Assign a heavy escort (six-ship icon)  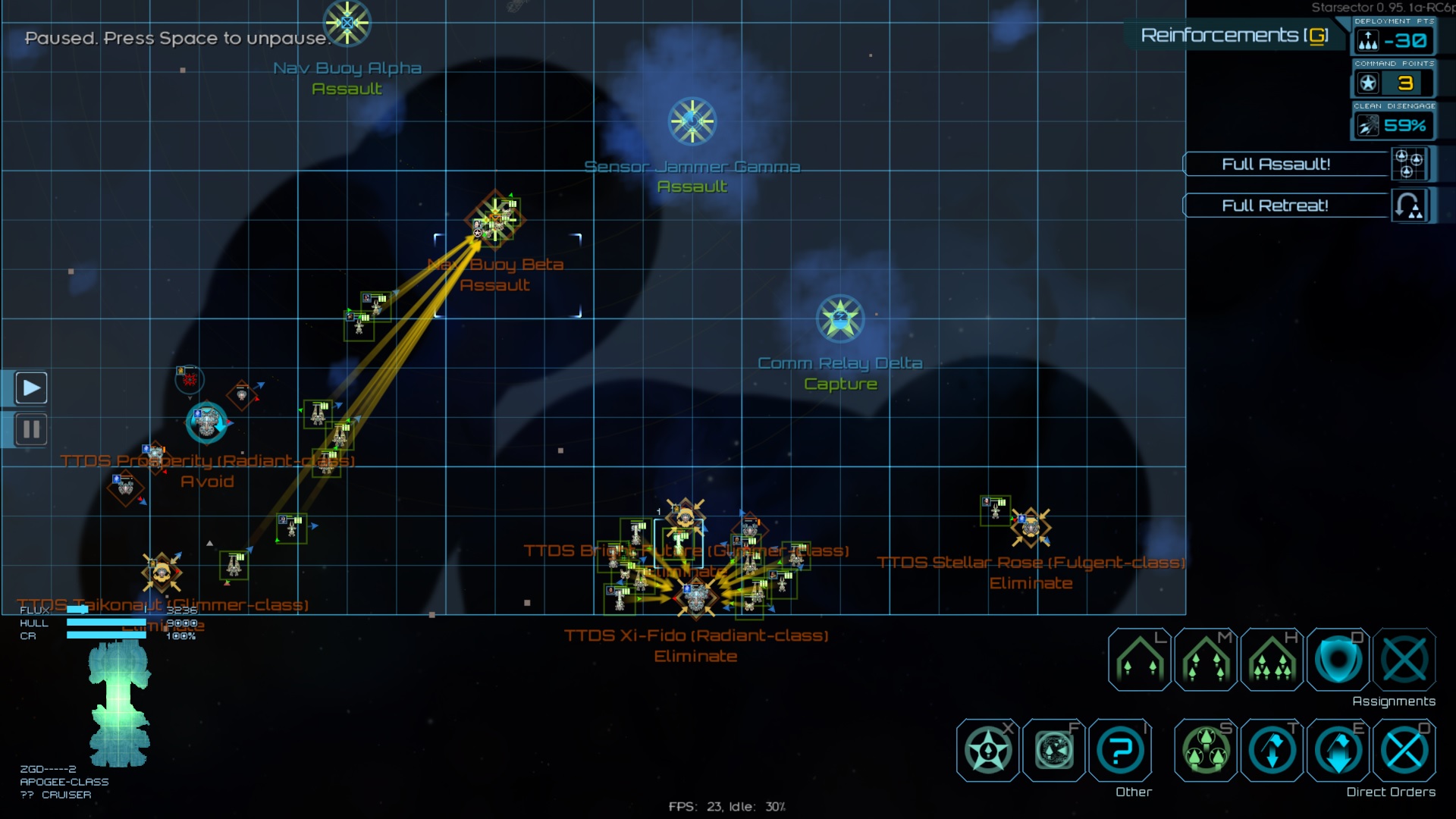(1272, 660)
